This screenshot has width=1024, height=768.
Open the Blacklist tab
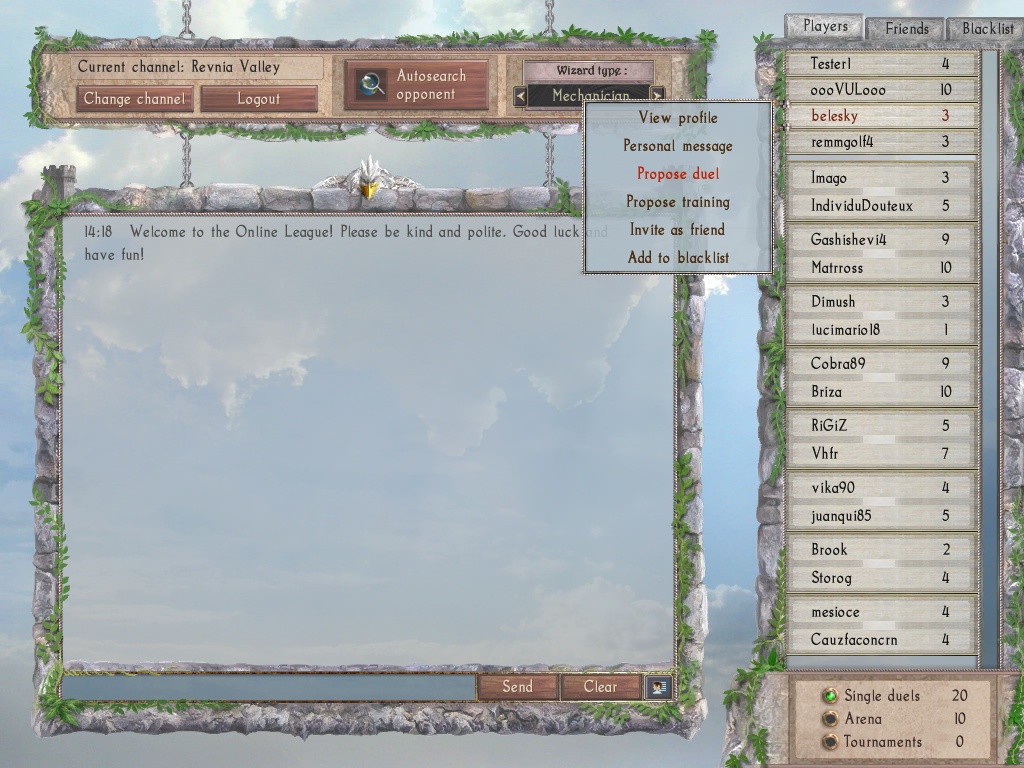[987, 29]
